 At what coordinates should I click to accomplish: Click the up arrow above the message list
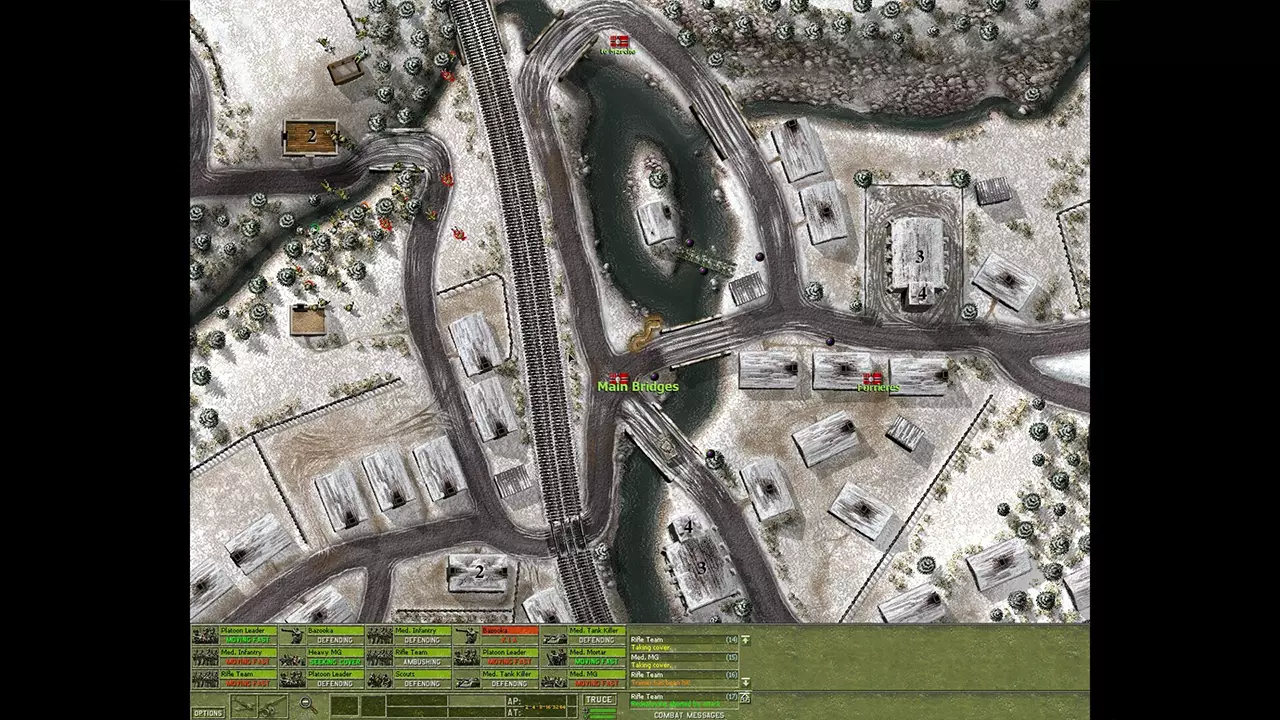745,640
